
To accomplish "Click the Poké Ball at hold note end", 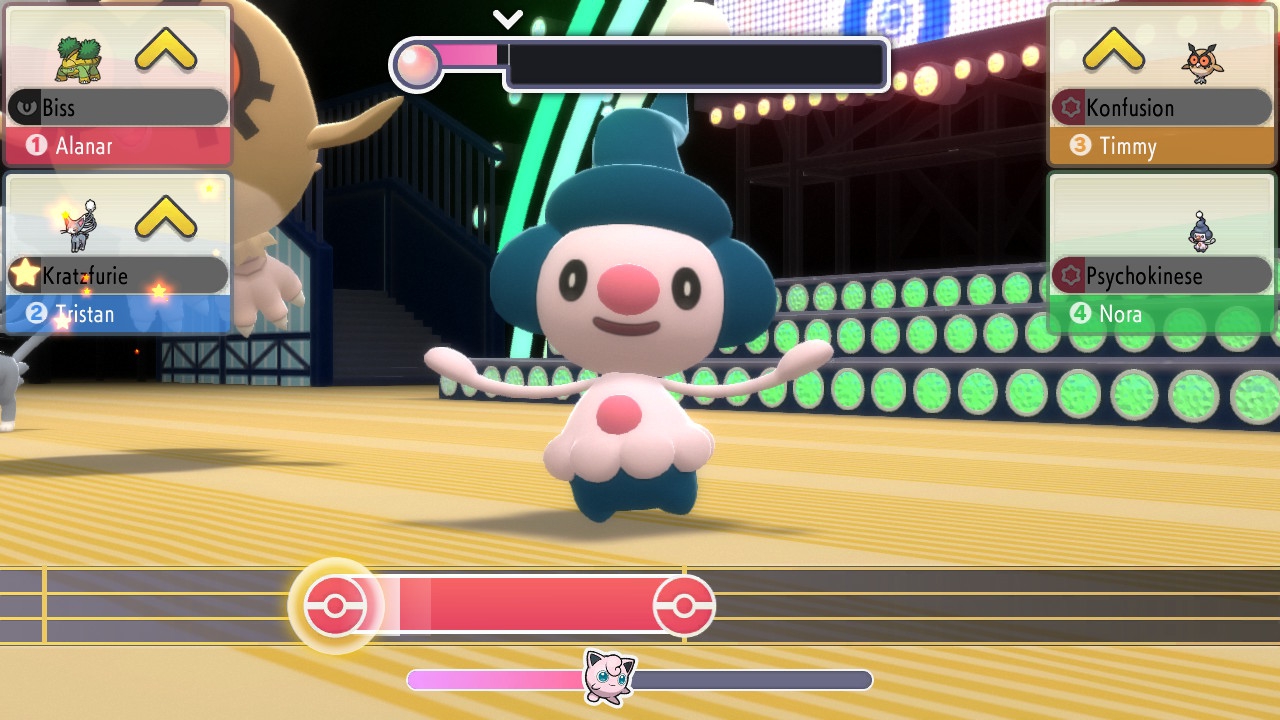I will pyautogui.click(x=684, y=606).
